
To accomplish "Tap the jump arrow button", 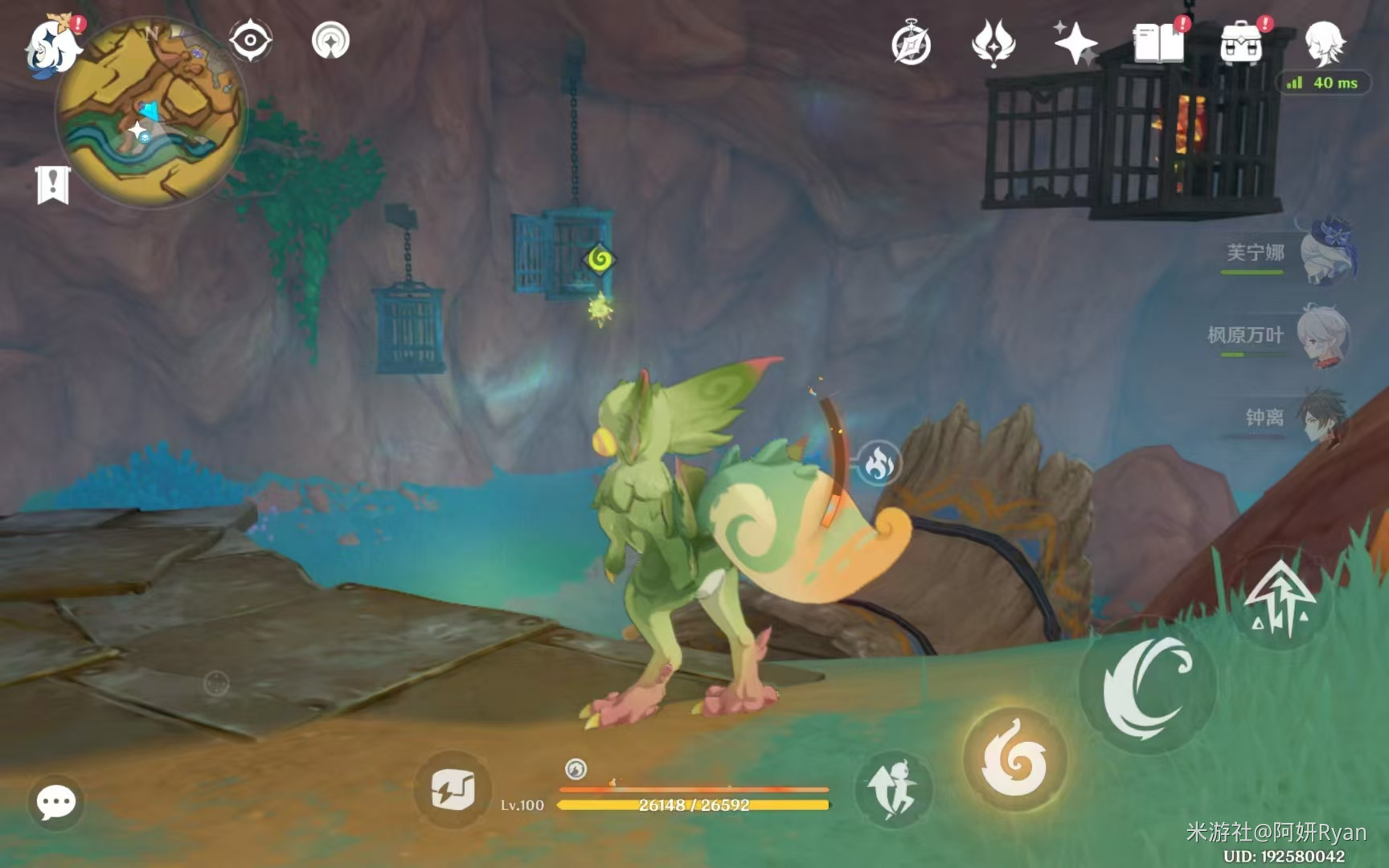I will coord(1279,599).
